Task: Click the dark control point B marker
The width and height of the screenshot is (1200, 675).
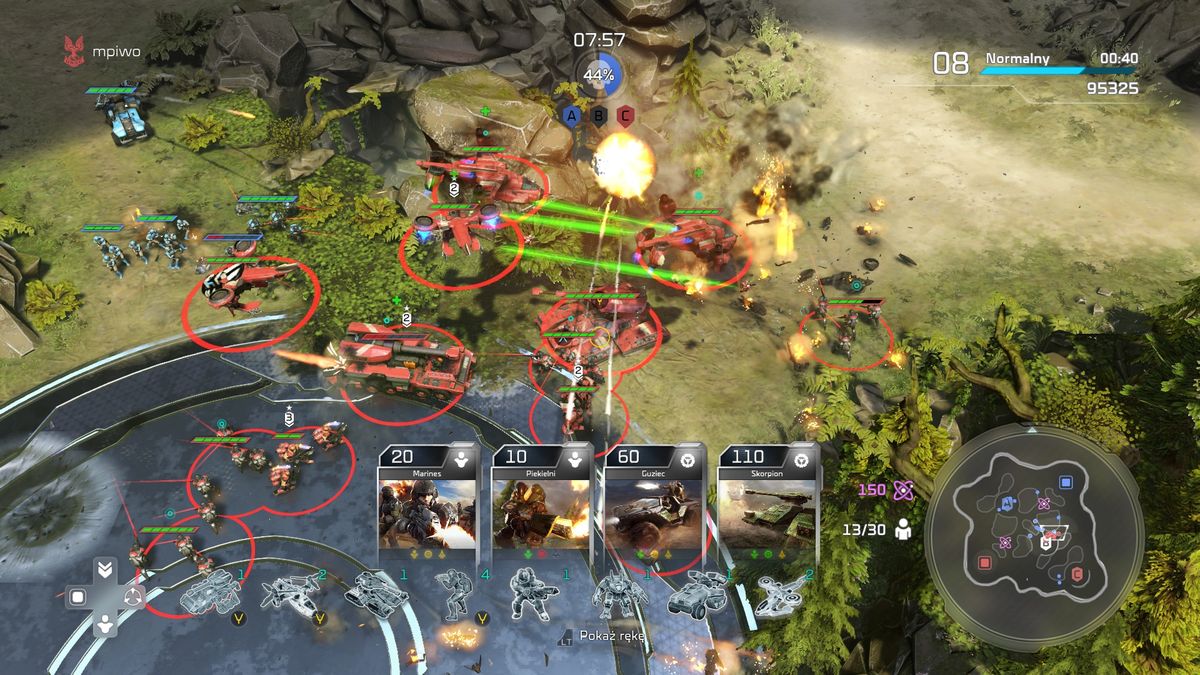Action: tap(599, 115)
